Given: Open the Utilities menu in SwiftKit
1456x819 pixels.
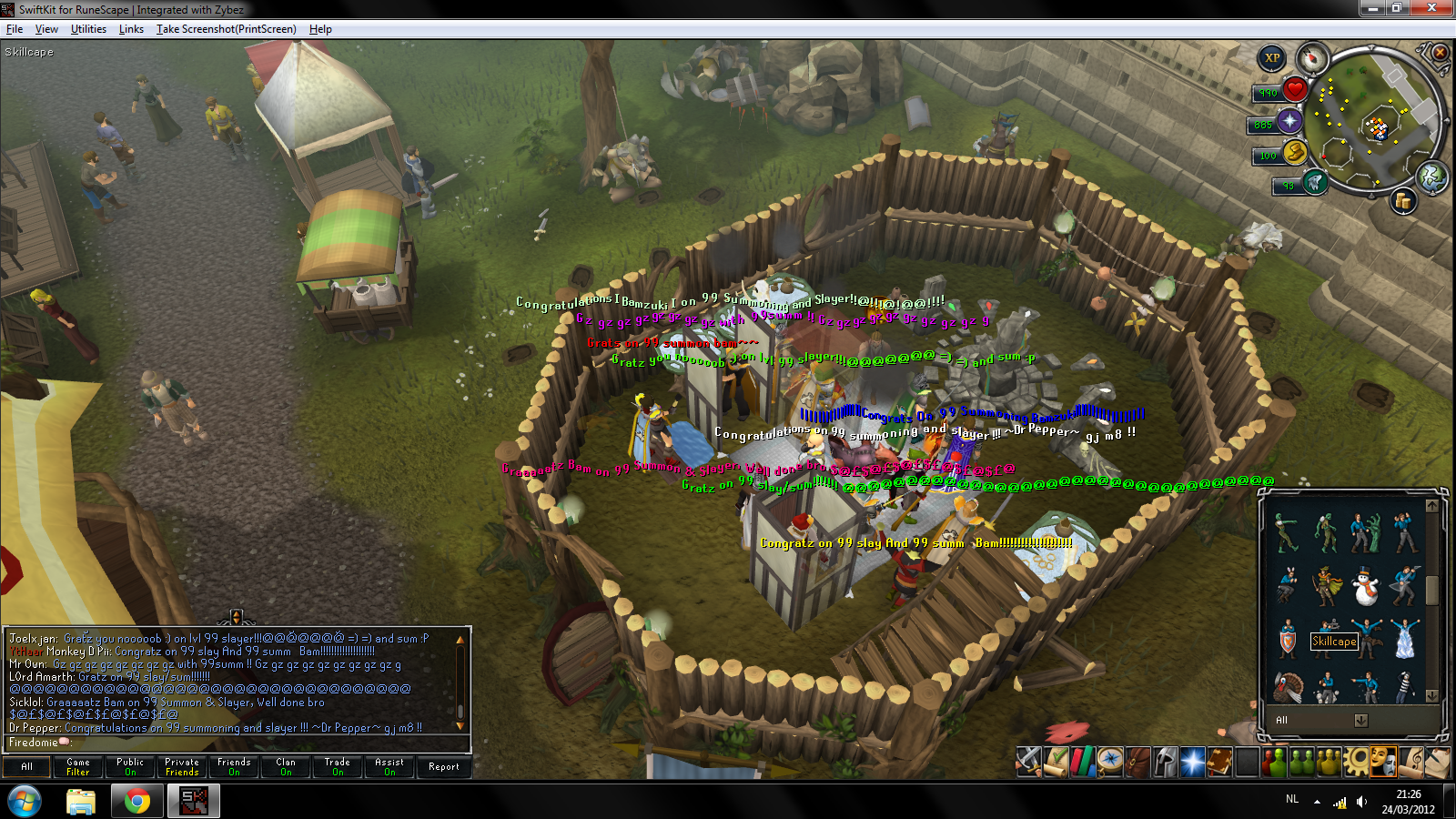Looking at the screenshot, I should pyautogui.click(x=88, y=29).
